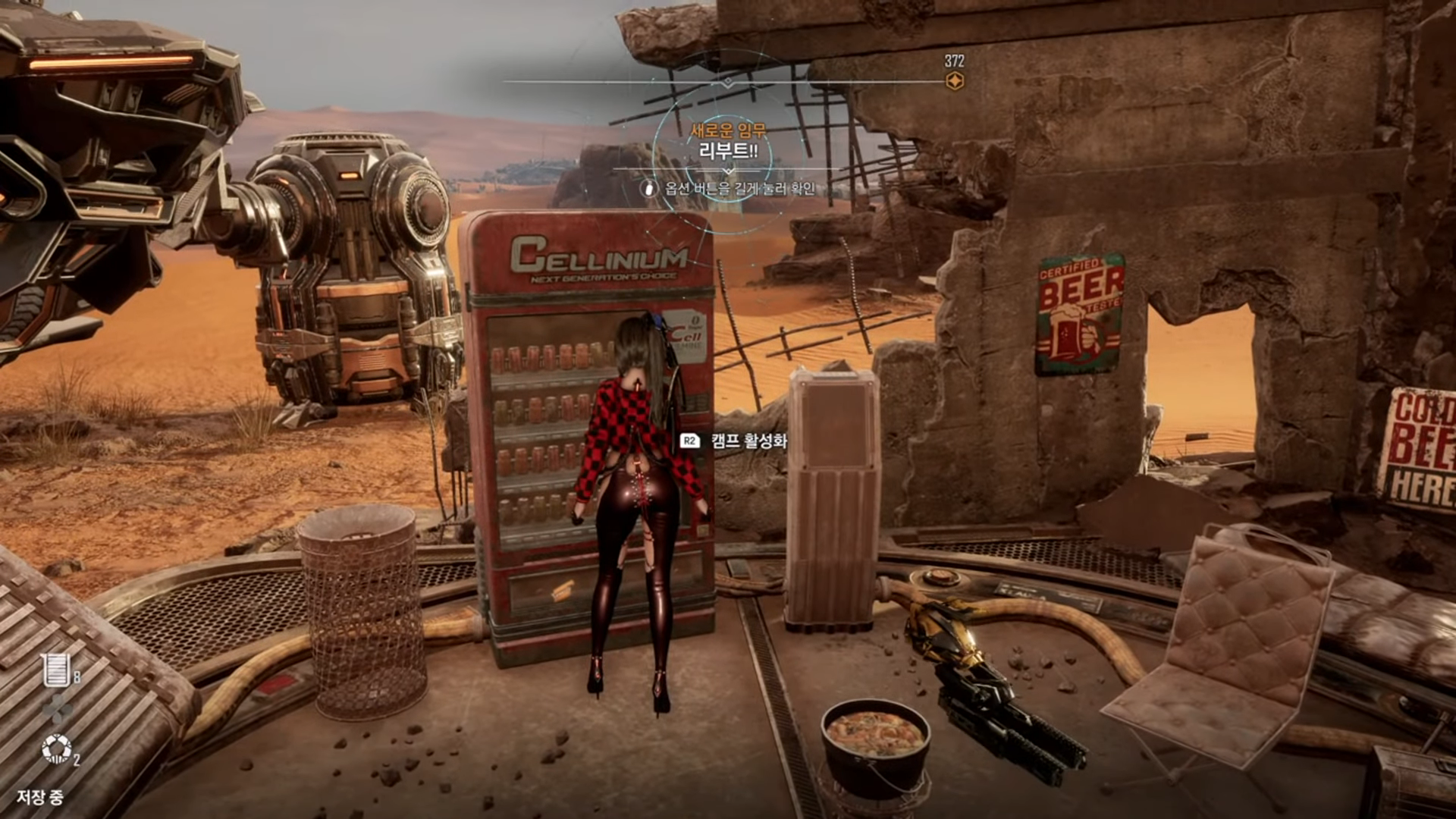Select the dimmed clover-shaped item icon
1456x819 pixels.
pyautogui.click(x=57, y=709)
